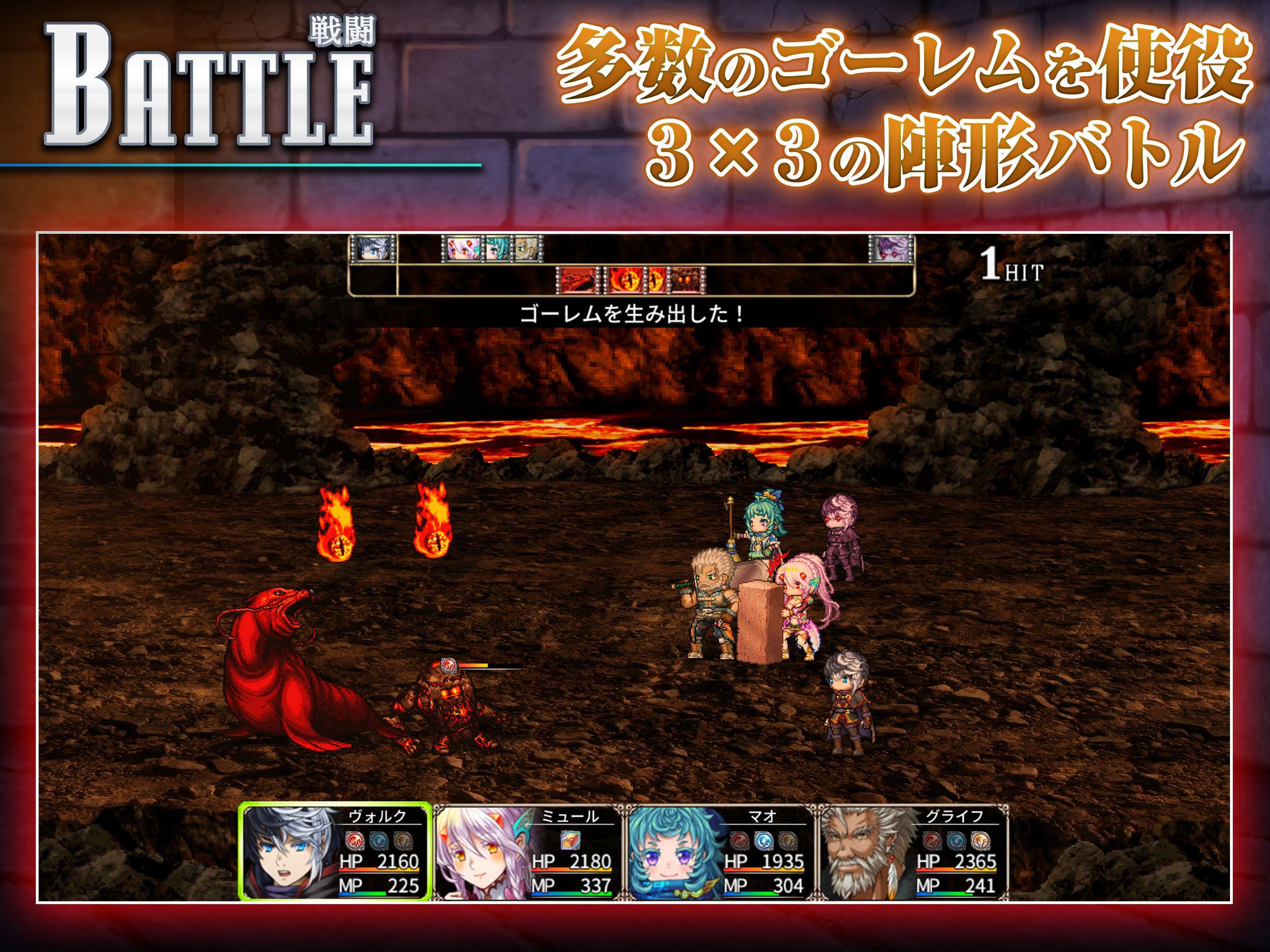The height and width of the screenshot is (952, 1270).
Task: Select Volk's portrait in the turn order bar
Action: [x=373, y=248]
